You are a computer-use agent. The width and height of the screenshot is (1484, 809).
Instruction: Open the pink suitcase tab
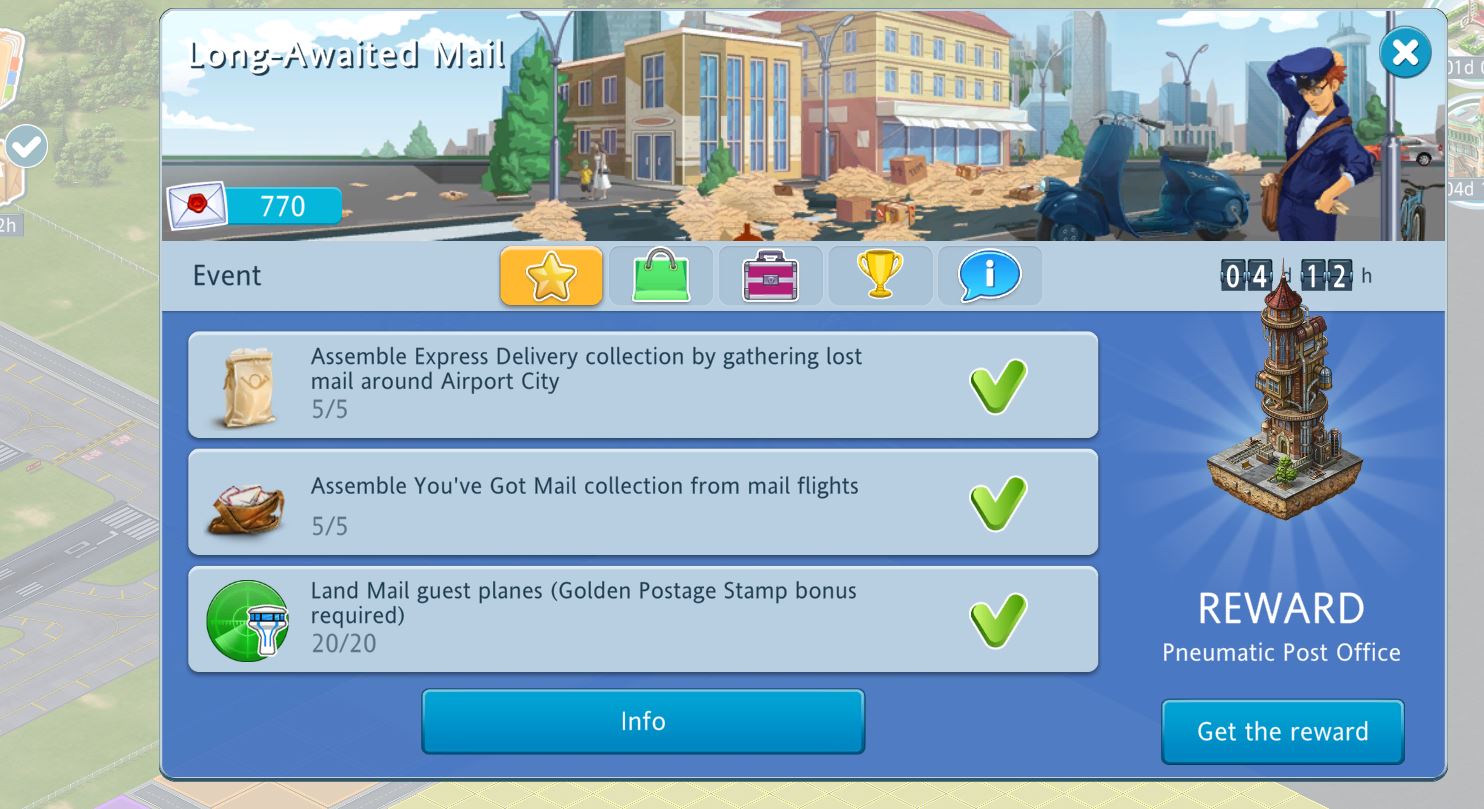pos(770,276)
